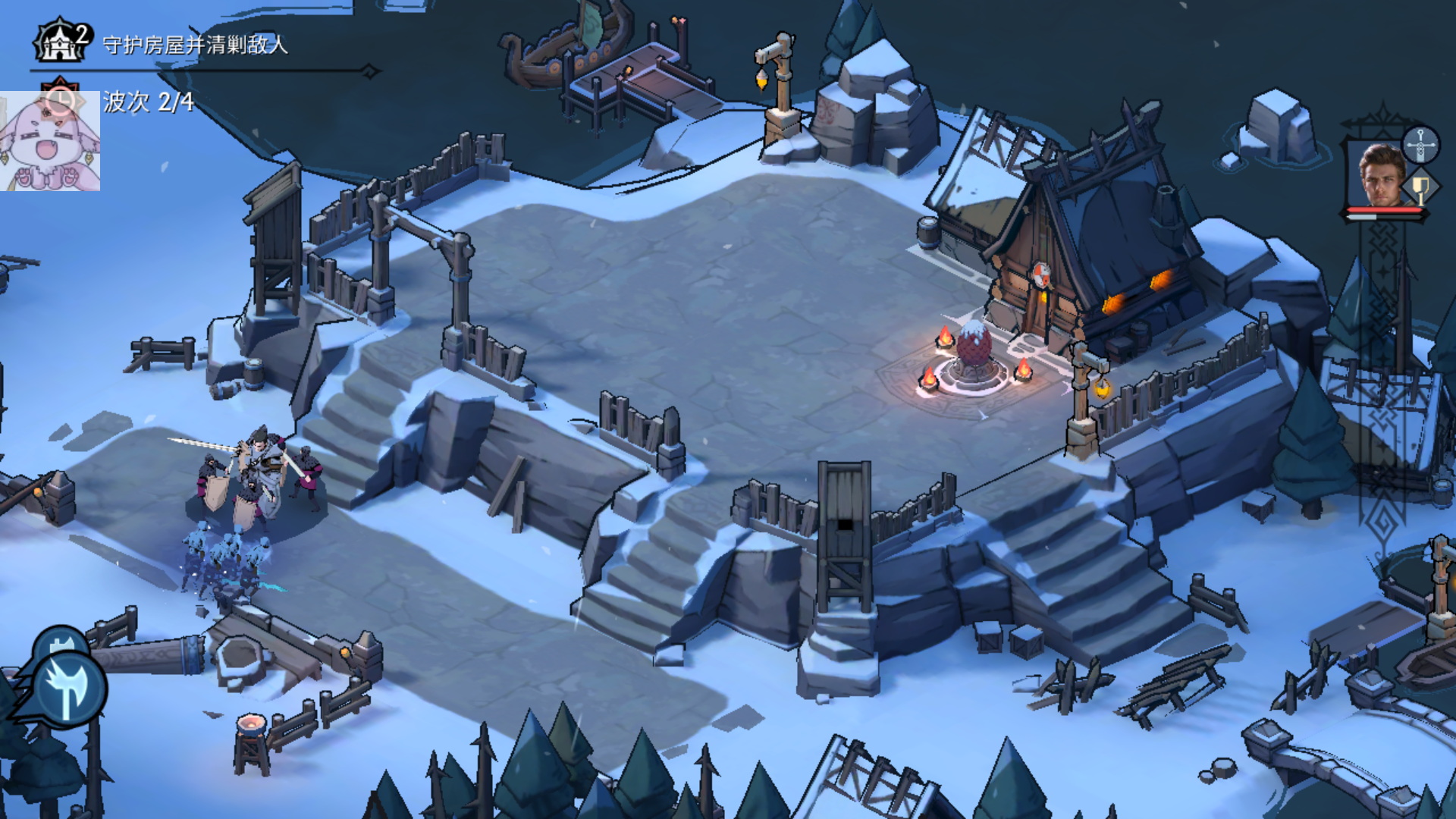This screenshot has width=1456, height=819.
Task: Click the pink cat sticker overlay
Action: 49,142
